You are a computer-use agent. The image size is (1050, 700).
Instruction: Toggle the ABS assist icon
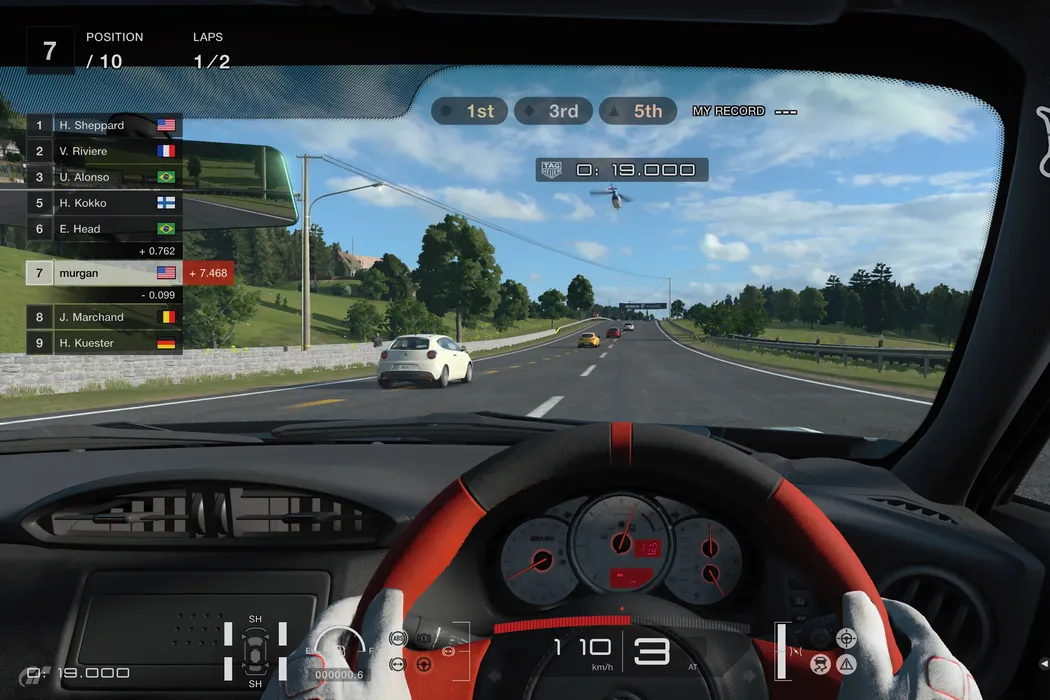coord(398,638)
